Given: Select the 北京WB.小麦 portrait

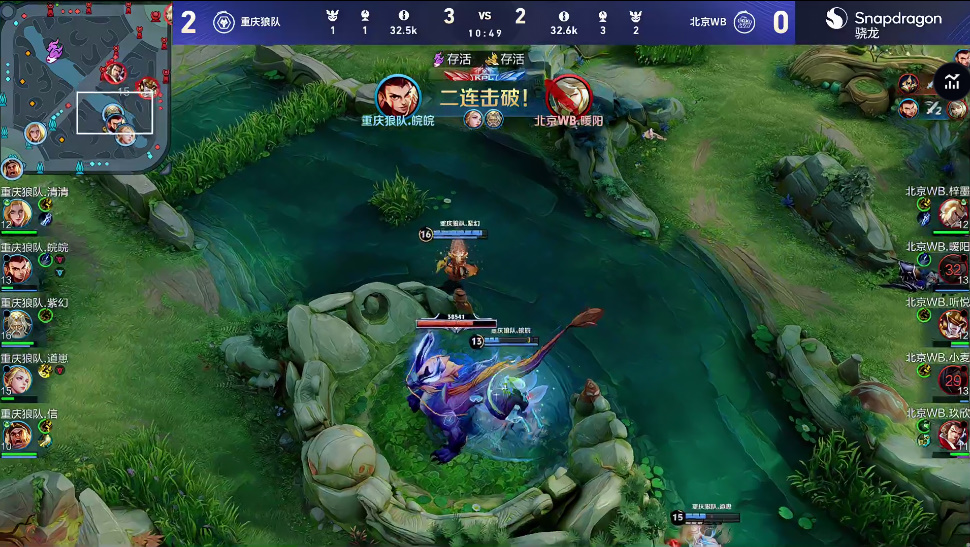Looking at the screenshot, I should click(x=951, y=379).
